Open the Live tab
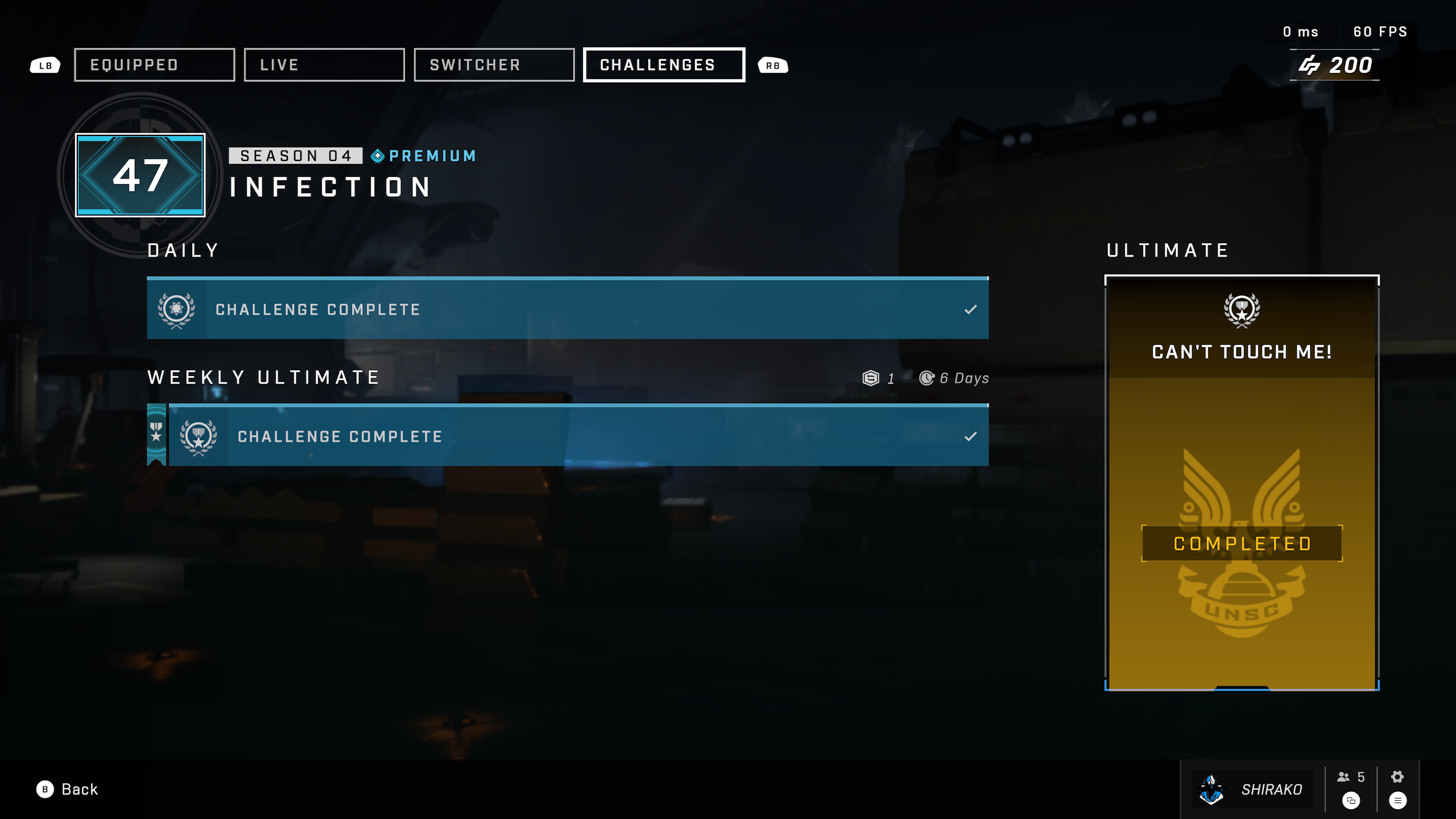The width and height of the screenshot is (1456, 819). pos(324,65)
